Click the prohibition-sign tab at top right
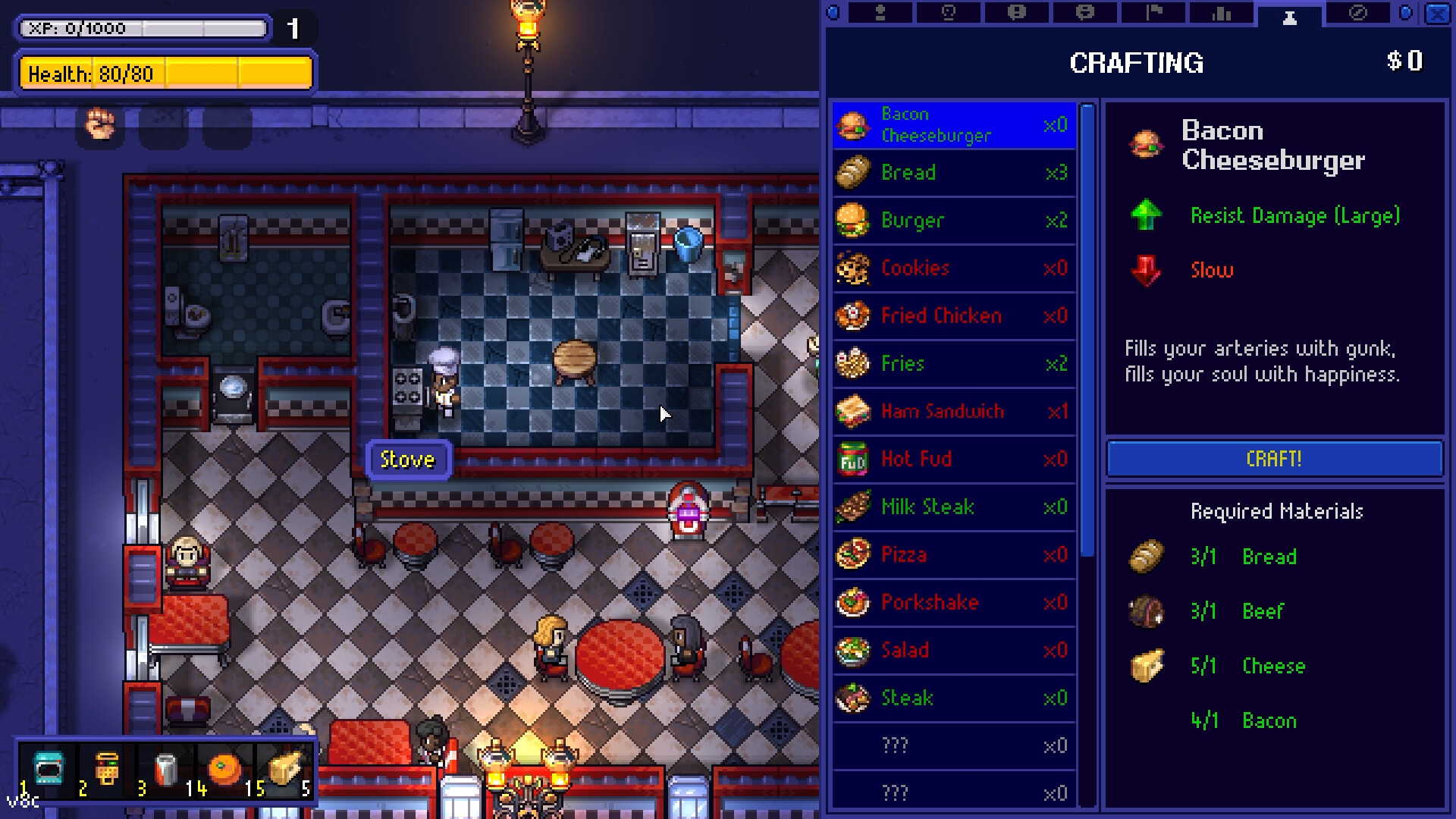Screen dimensions: 1456x819 coord(1357,13)
